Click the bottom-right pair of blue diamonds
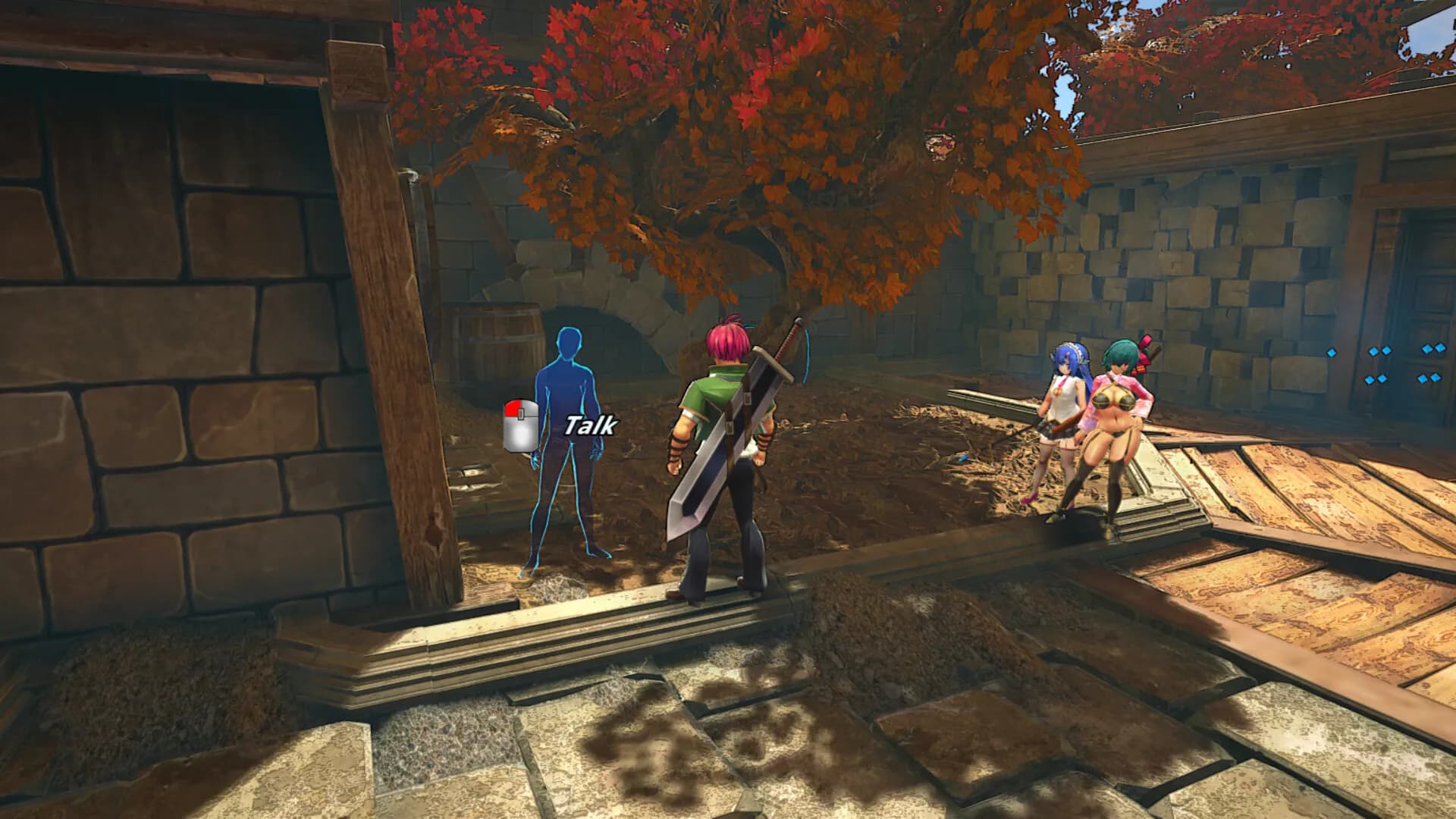 pyautogui.click(x=1429, y=378)
